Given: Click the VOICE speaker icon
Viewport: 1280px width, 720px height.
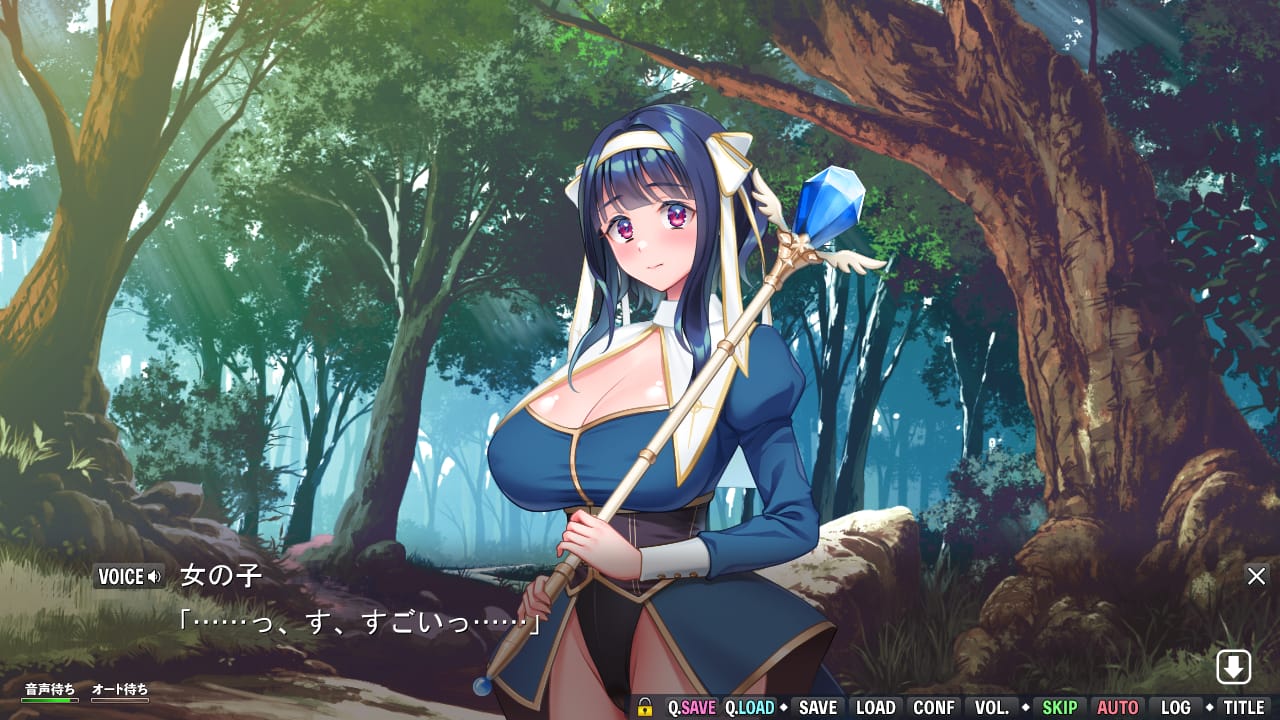Looking at the screenshot, I should [x=155, y=576].
